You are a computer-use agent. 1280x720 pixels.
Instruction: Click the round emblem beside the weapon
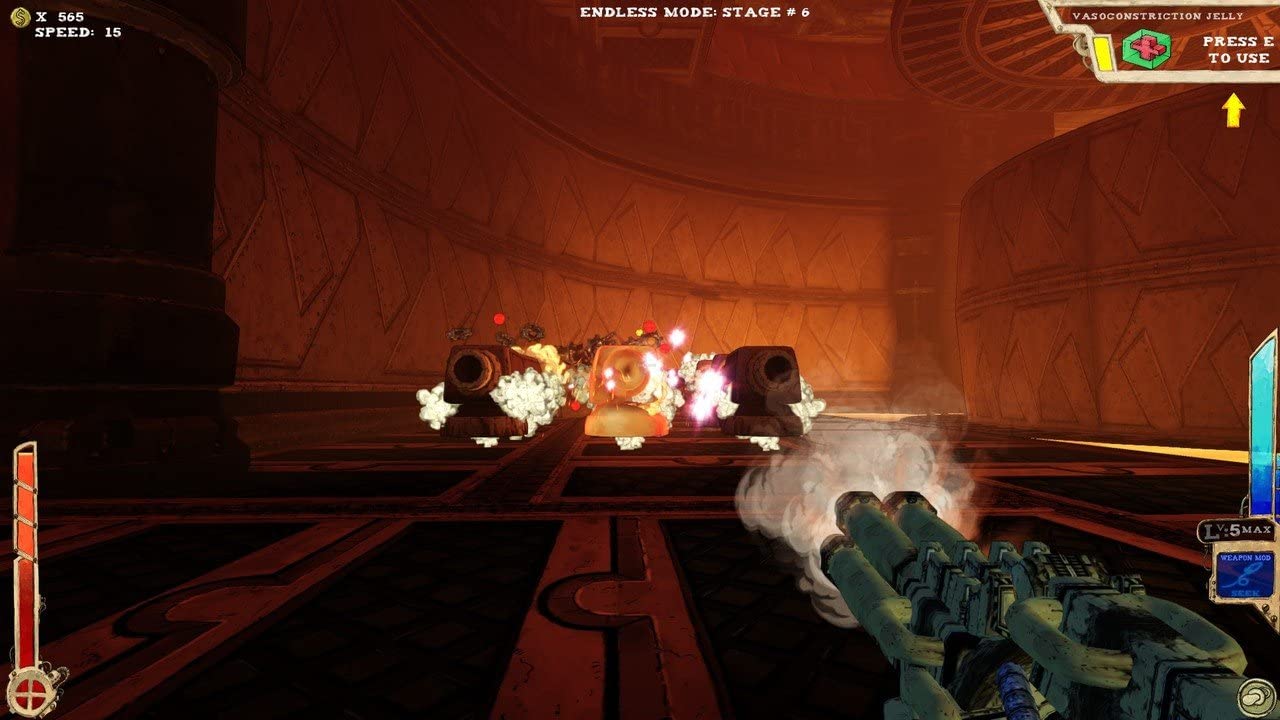point(1257,697)
